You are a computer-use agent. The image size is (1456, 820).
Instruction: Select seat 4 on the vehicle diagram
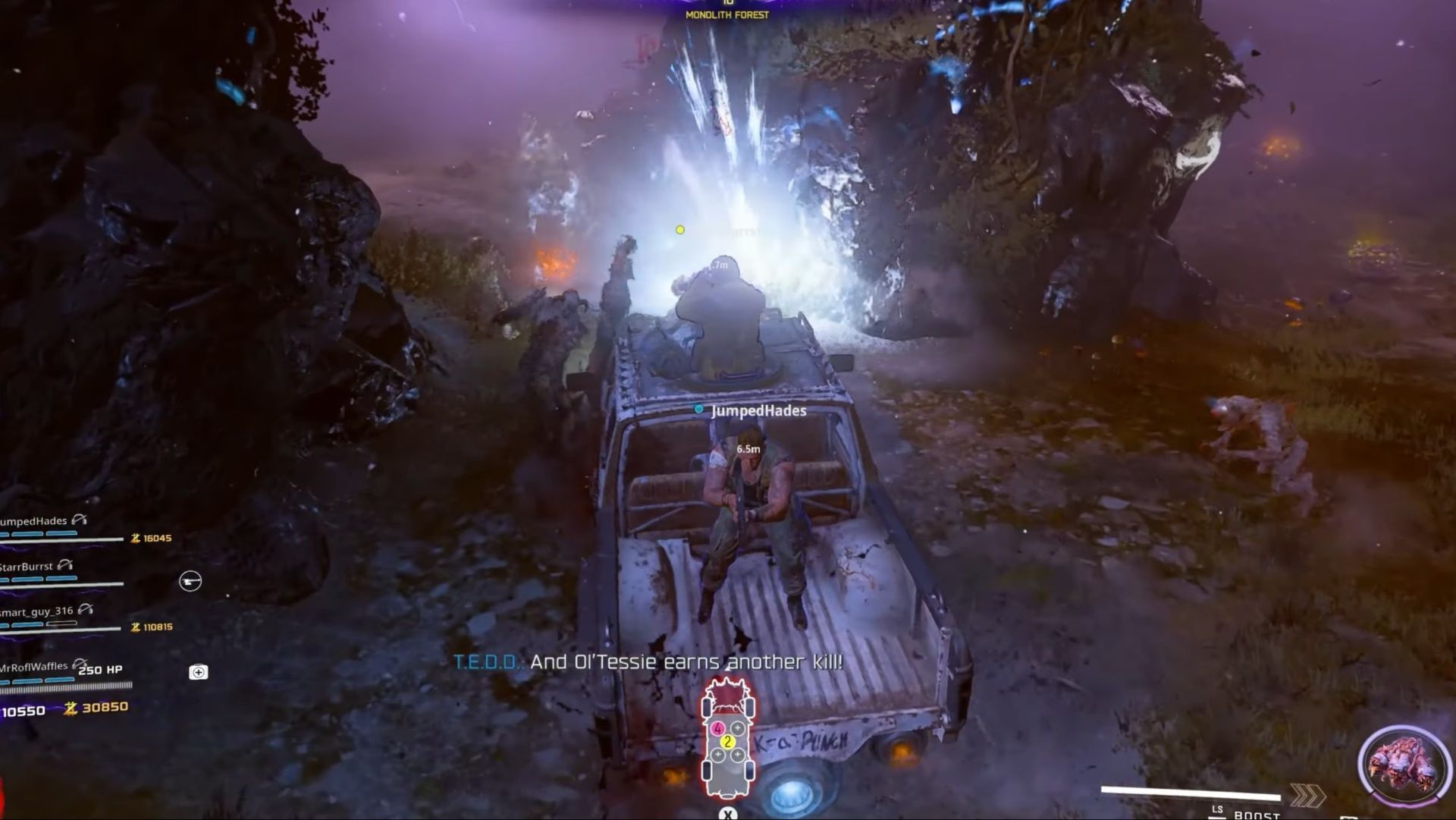click(718, 728)
